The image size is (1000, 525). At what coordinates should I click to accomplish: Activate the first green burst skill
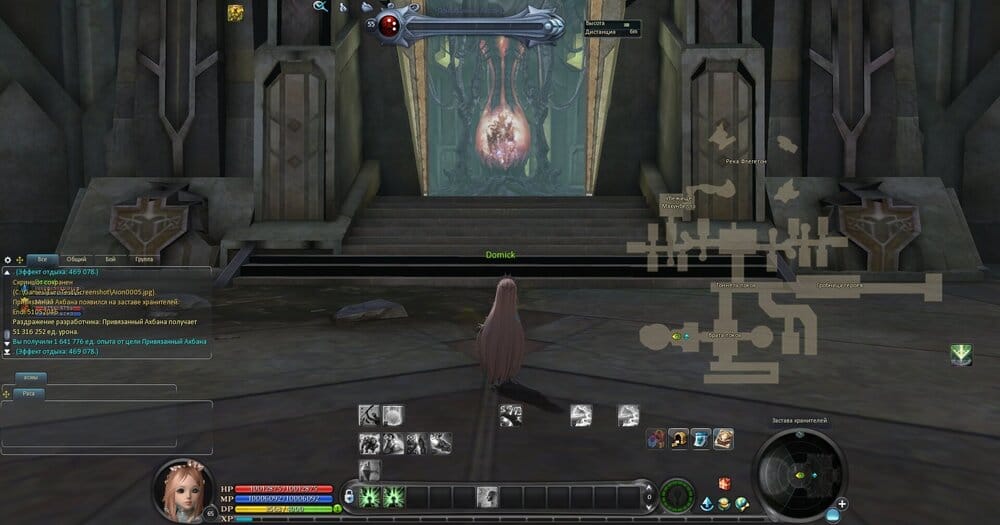click(x=369, y=496)
